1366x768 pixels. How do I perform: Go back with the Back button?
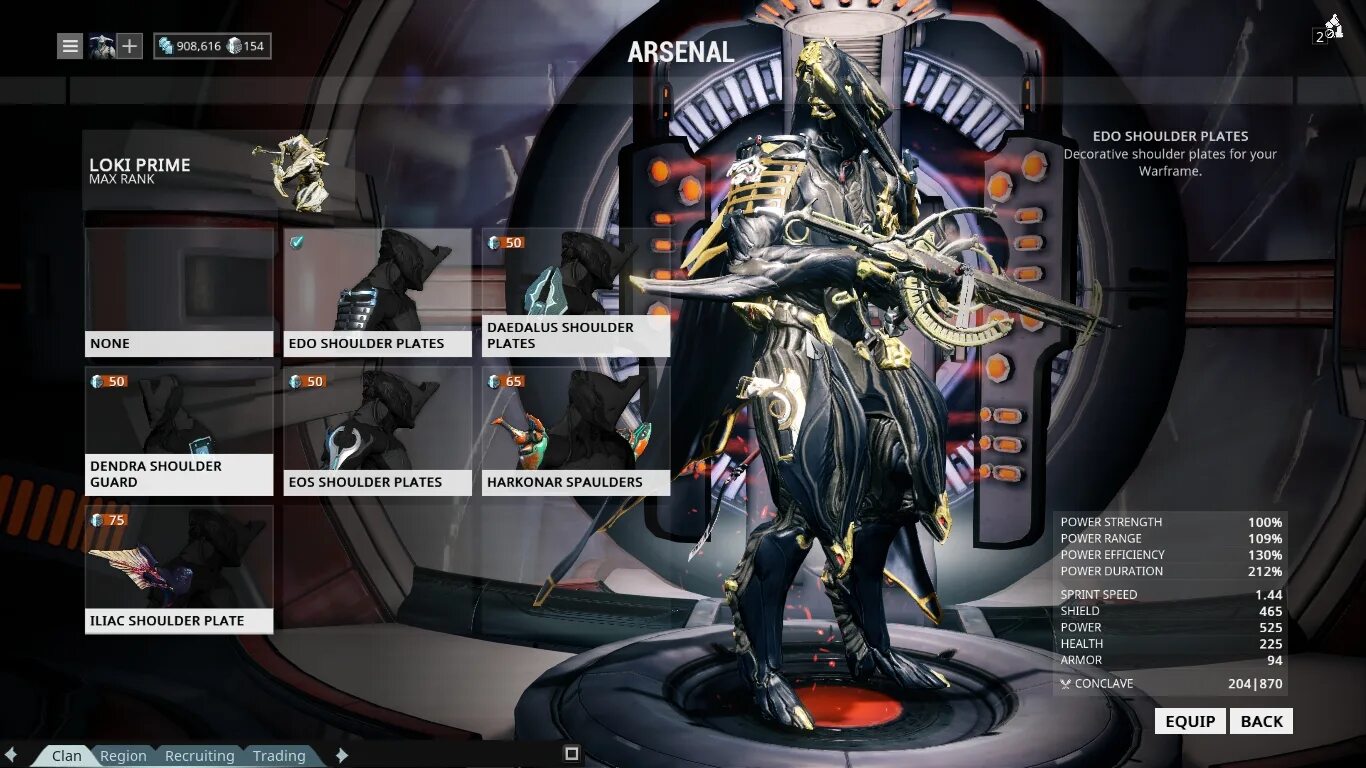(x=1261, y=721)
